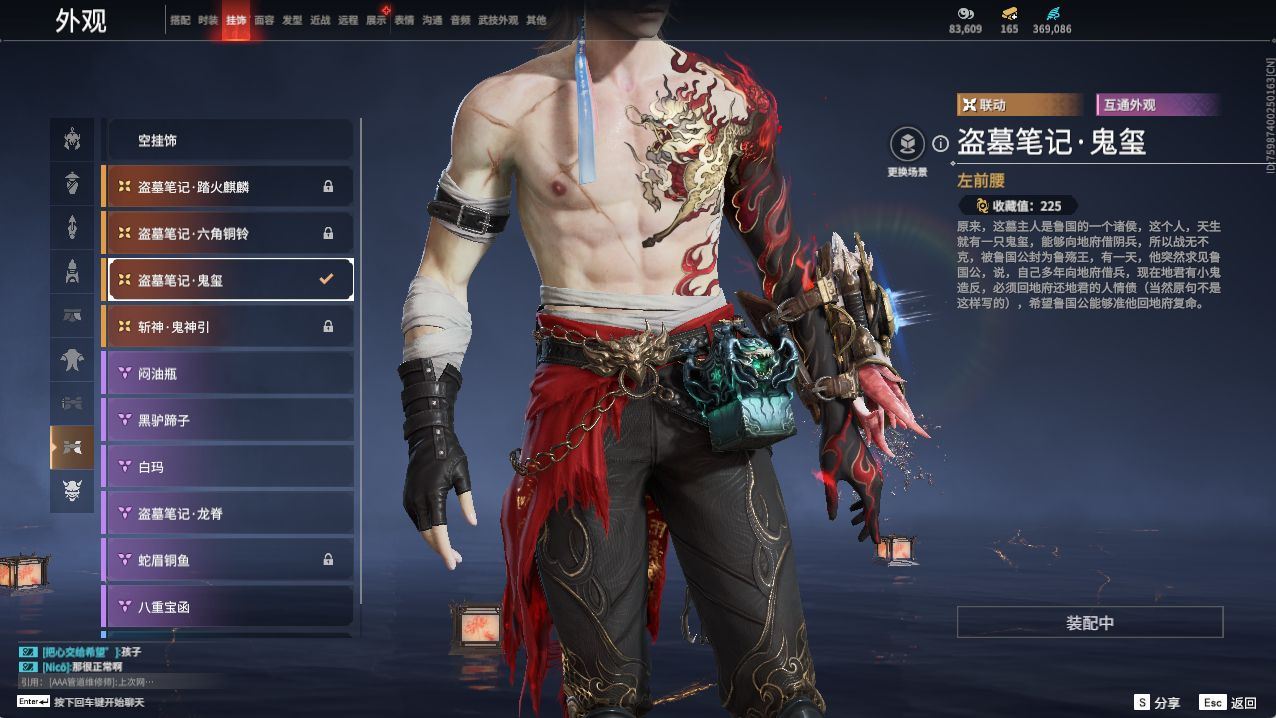The height and width of the screenshot is (718, 1276).
Task: Choose the 空挂饰 list entry
Action: 229,141
